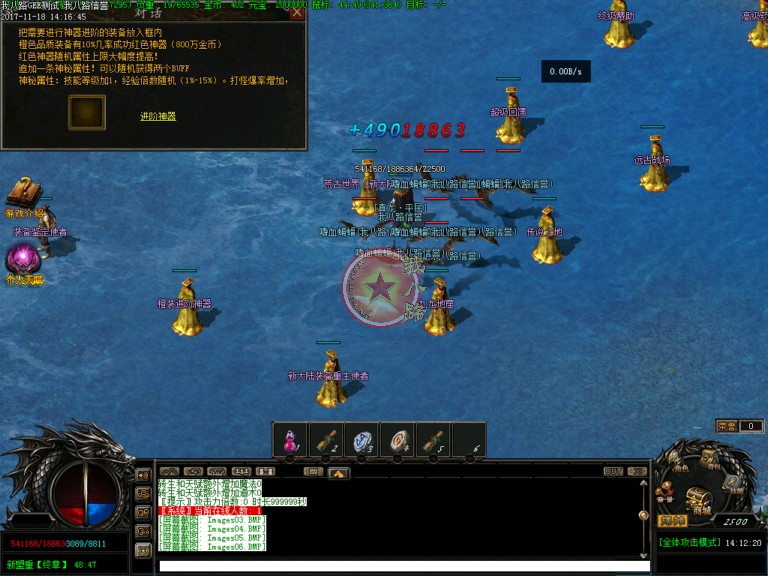The width and height of the screenshot is (768, 576).
Task: Use the pink potion in the hotbar
Action: pos(290,440)
